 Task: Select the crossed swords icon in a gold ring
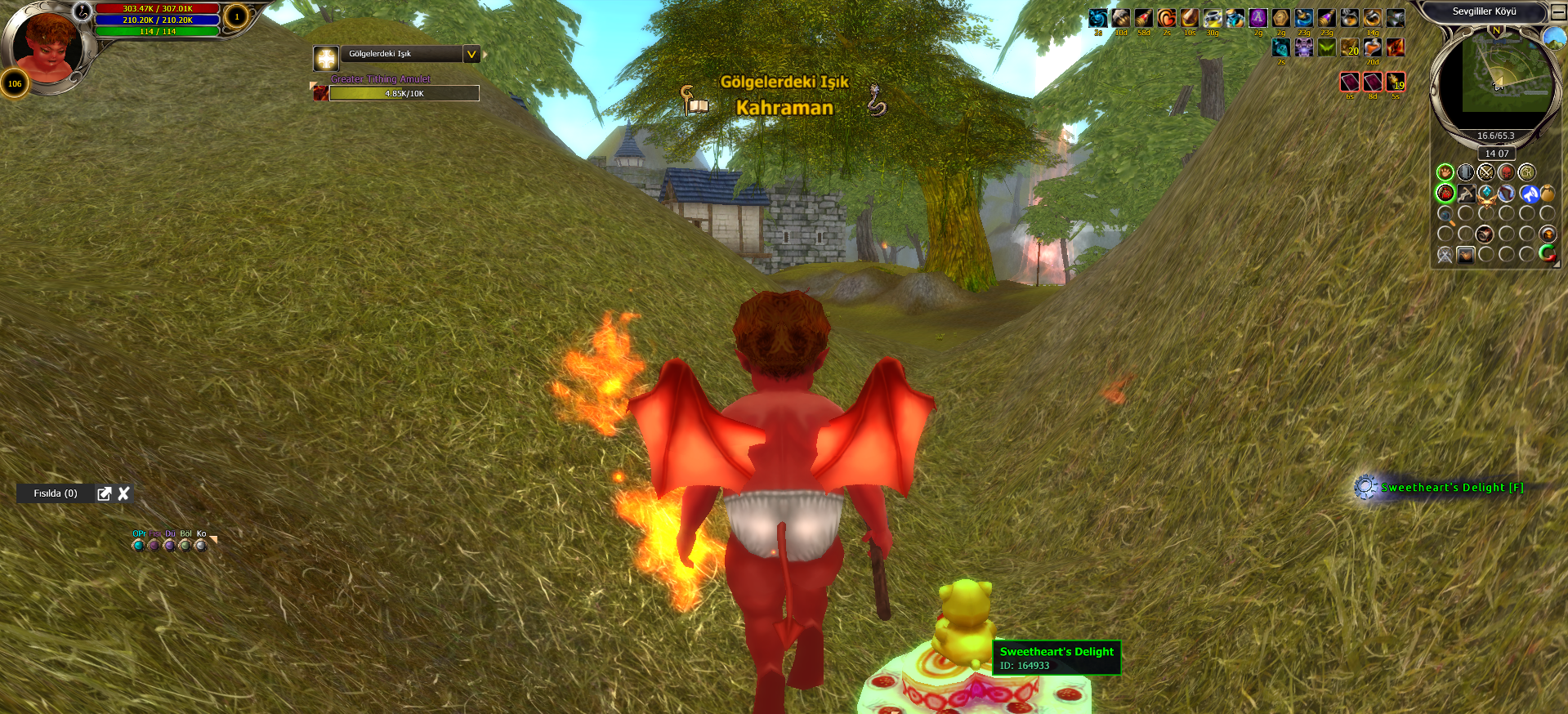[x=1485, y=172]
